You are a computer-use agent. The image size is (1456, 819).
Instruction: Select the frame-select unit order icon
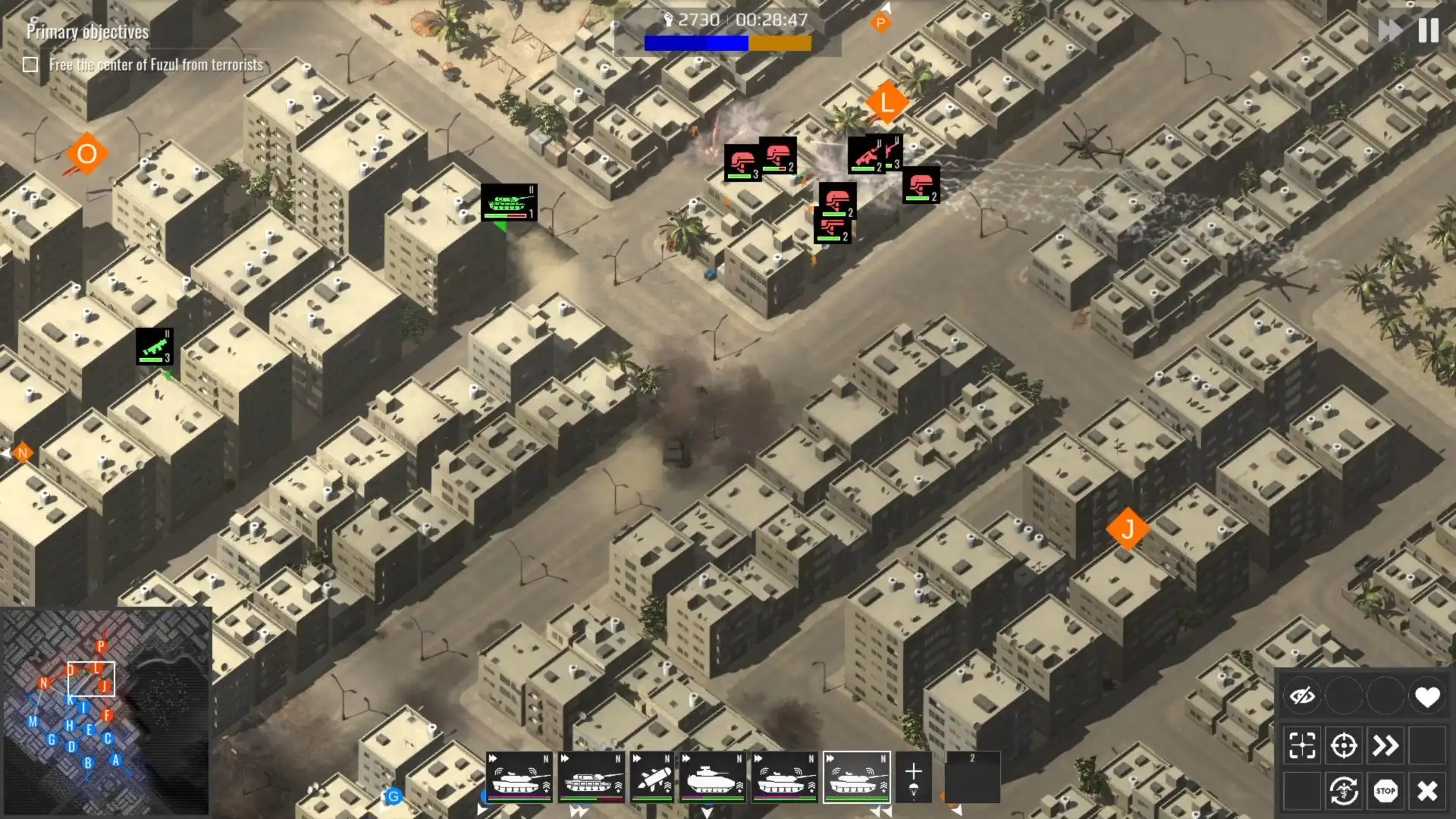[1303, 745]
